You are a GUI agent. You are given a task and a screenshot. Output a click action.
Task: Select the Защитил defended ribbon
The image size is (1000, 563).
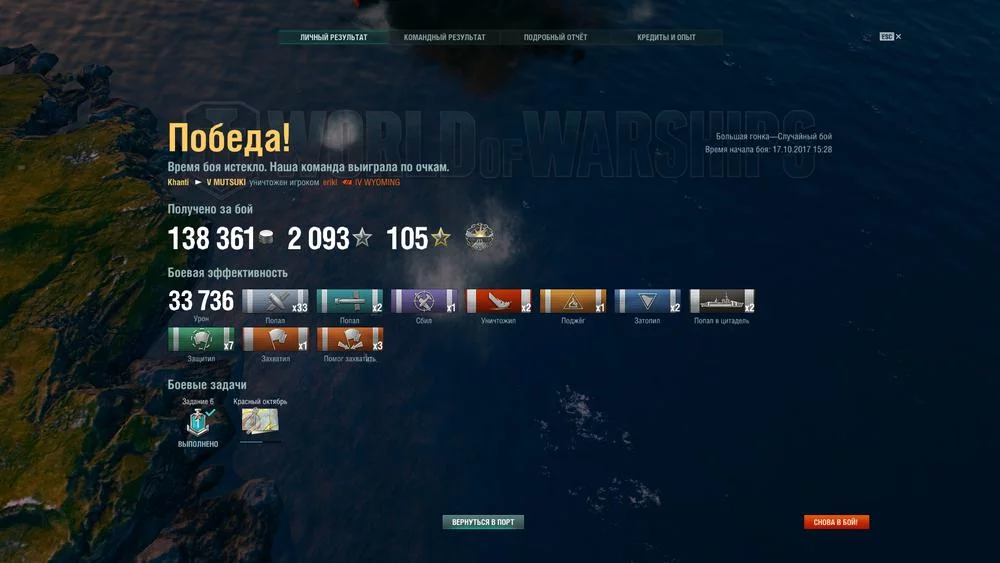pos(201,340)
